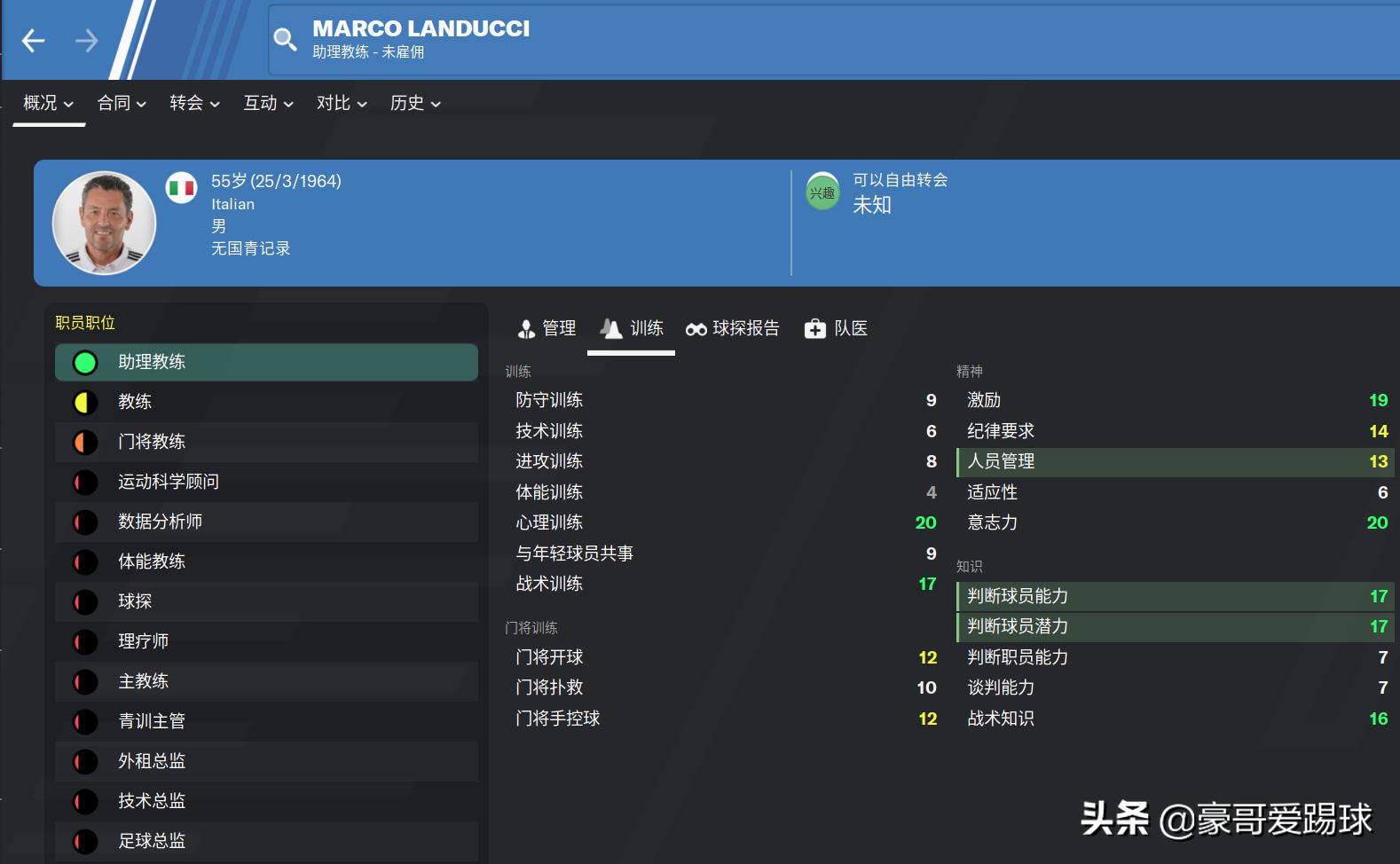Select the 管理 person icon tab
Viewport: 1400px width, 864px height.
tap(527, 328)
